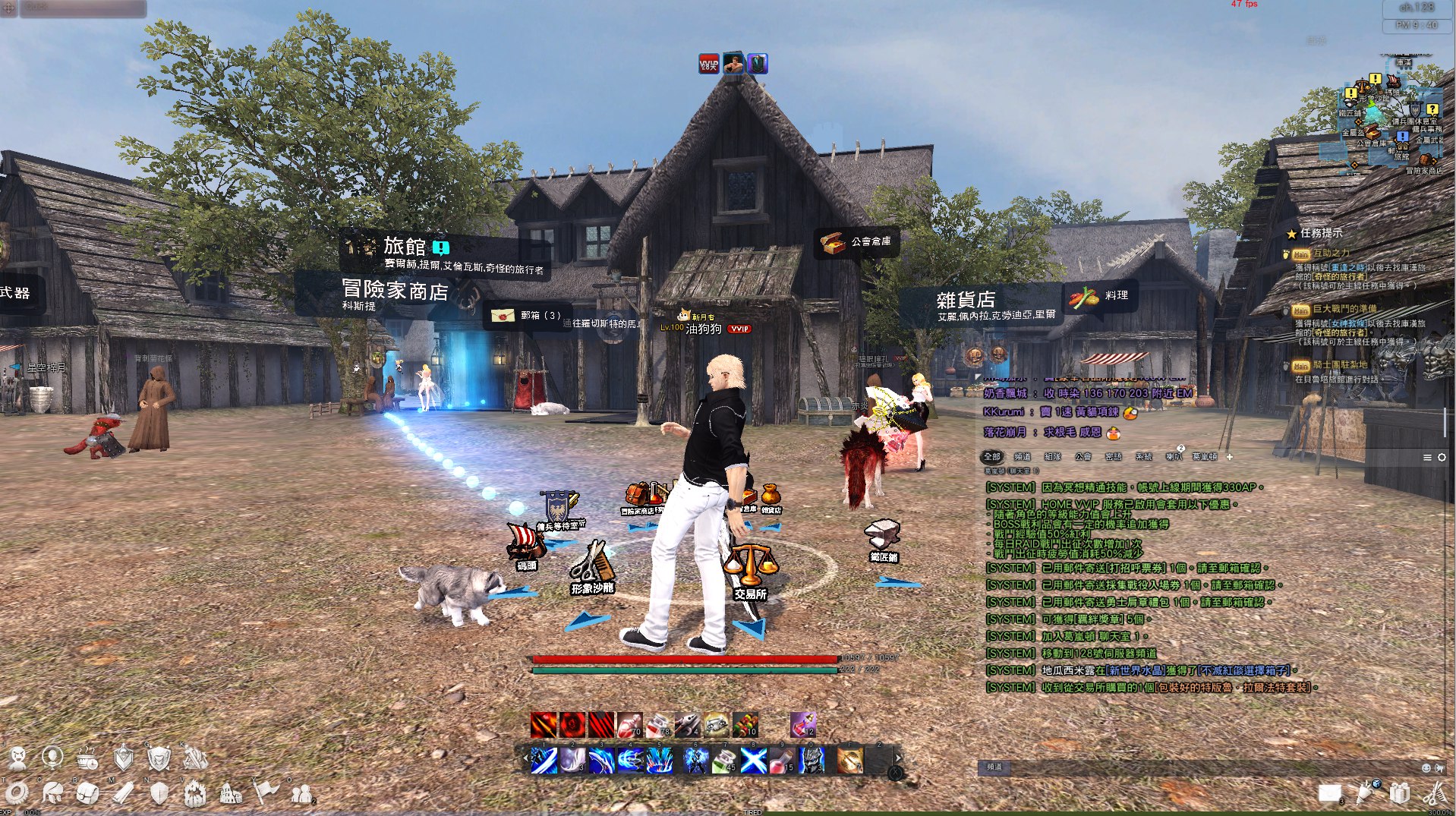Open the helmet equipment menu icon
Screen dimensions: 1456x816
[52, 793]
